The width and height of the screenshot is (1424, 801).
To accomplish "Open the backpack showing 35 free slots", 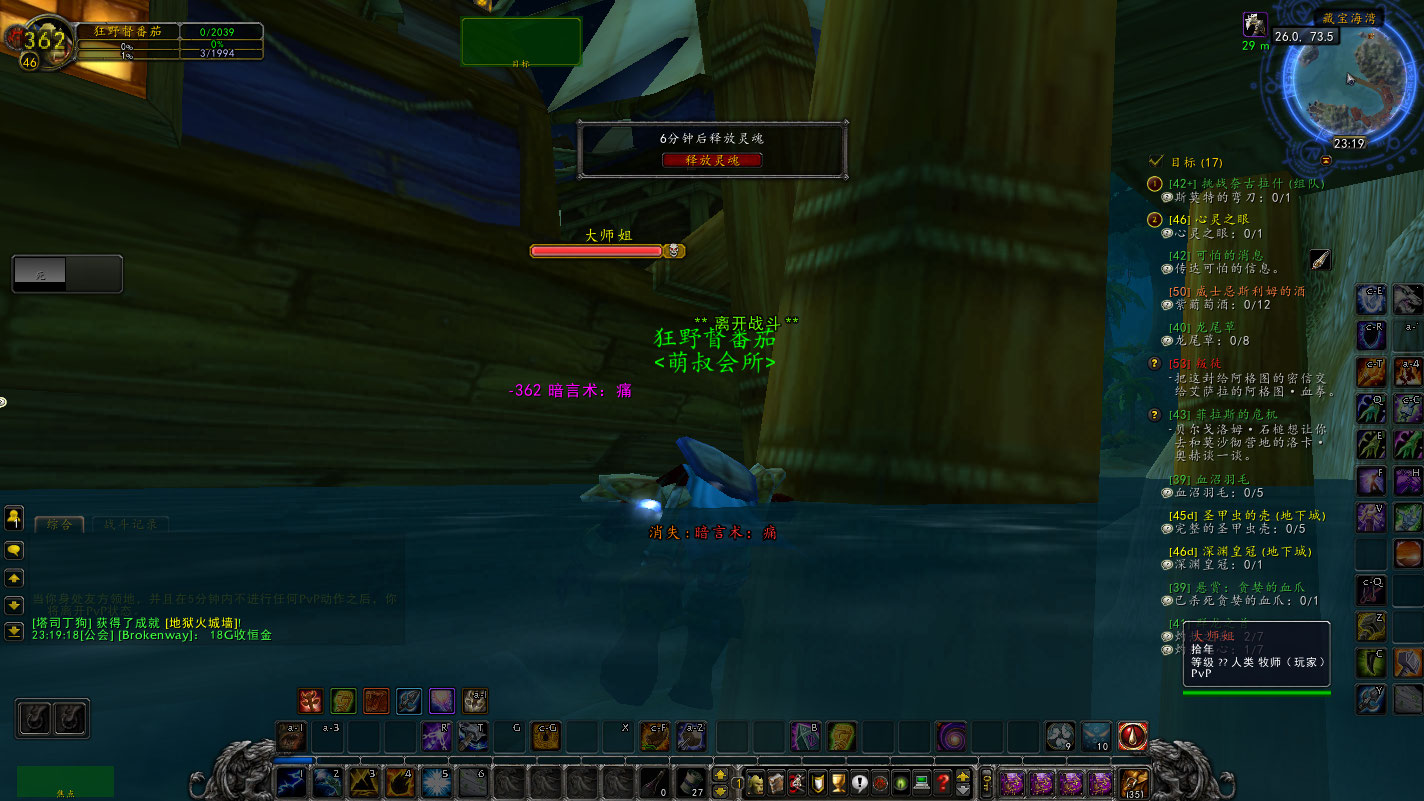I will [x=1134, y=783].
